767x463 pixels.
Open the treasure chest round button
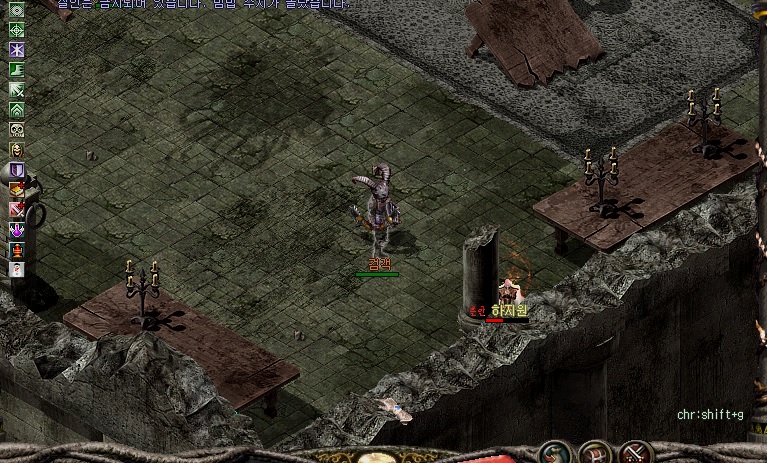click(596, 455)
